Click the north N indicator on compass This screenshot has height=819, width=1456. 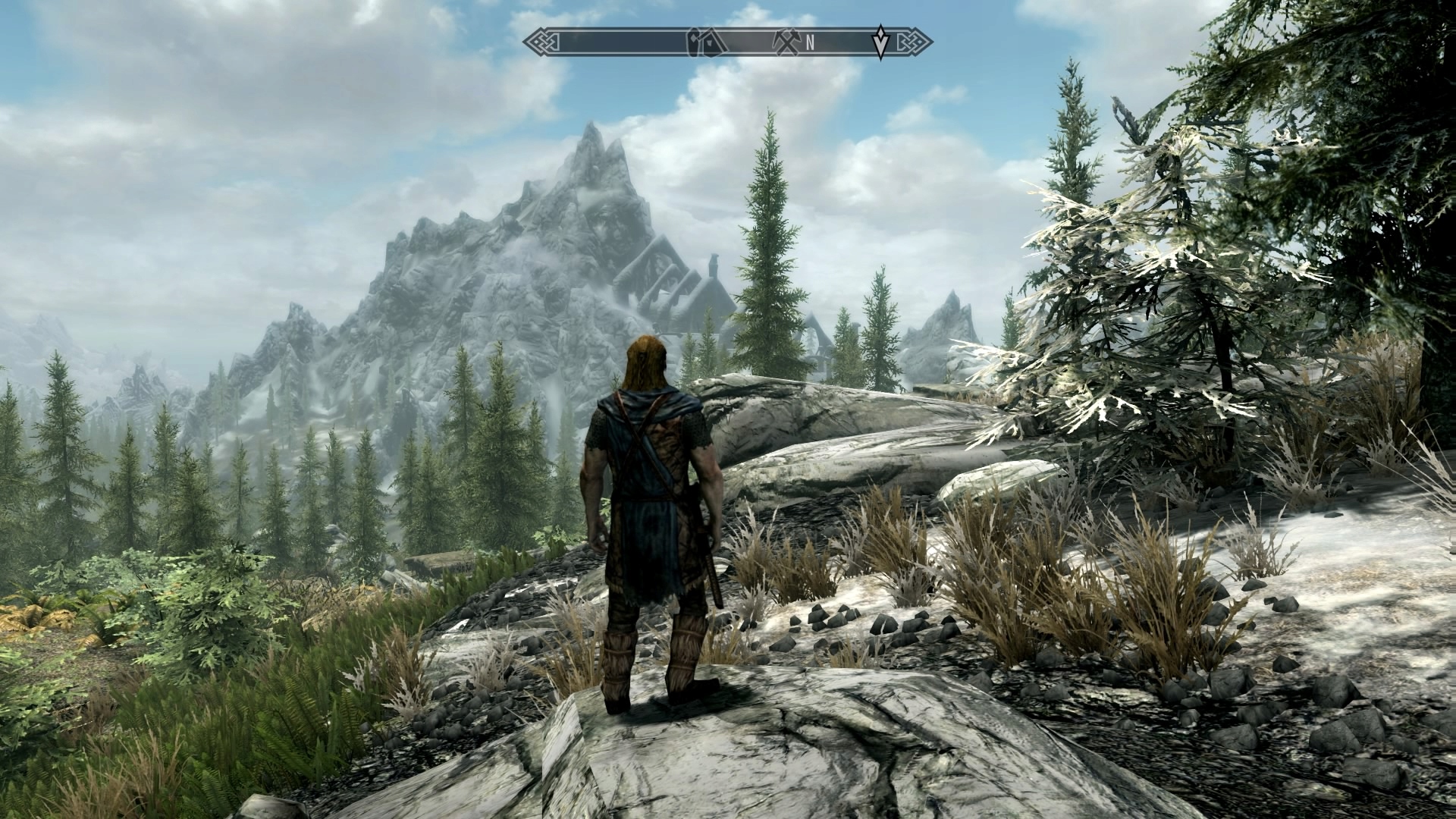pyautogui.click(x=810, y=42)
